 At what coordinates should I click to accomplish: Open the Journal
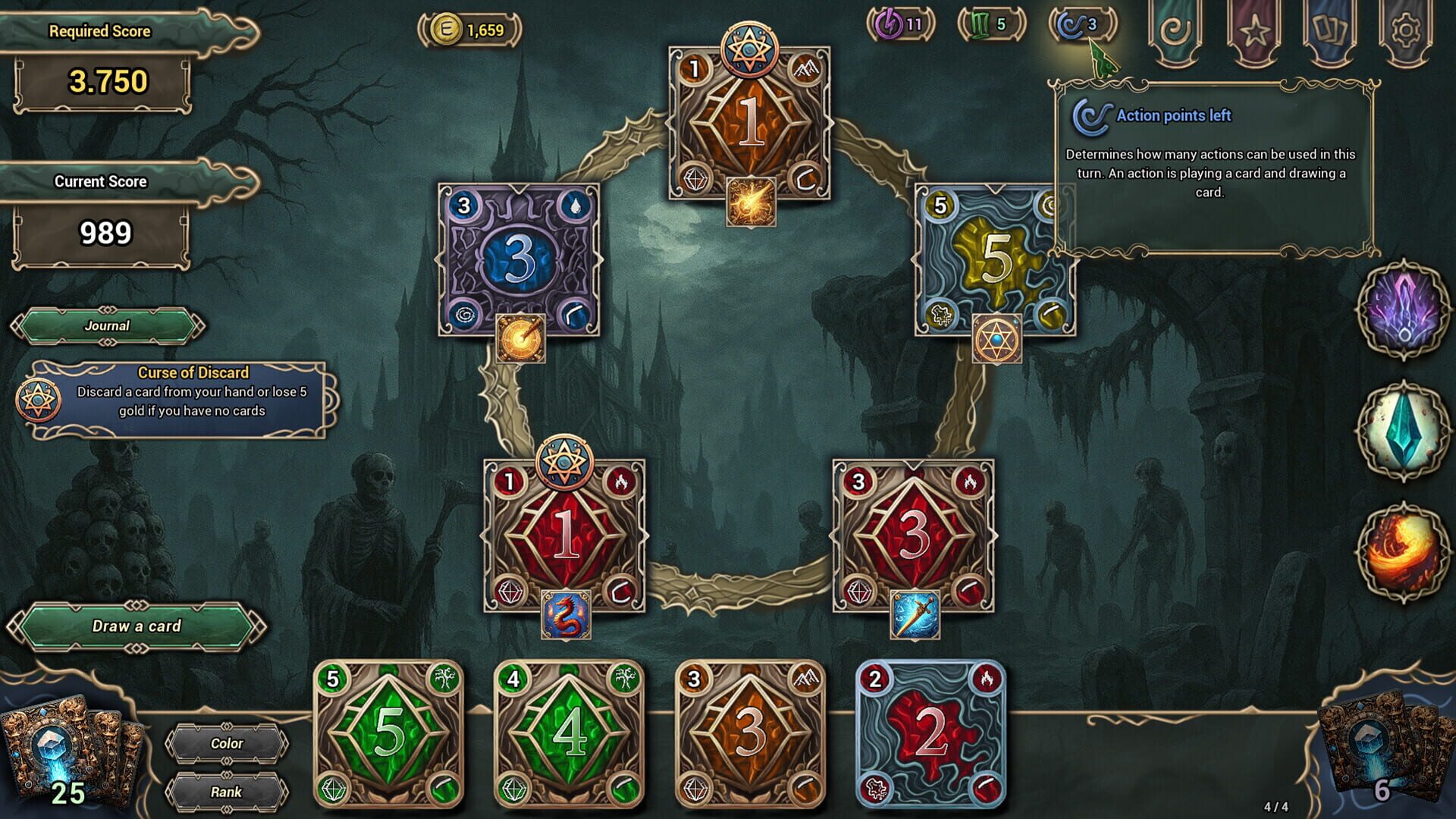click(x=108, y=325)
